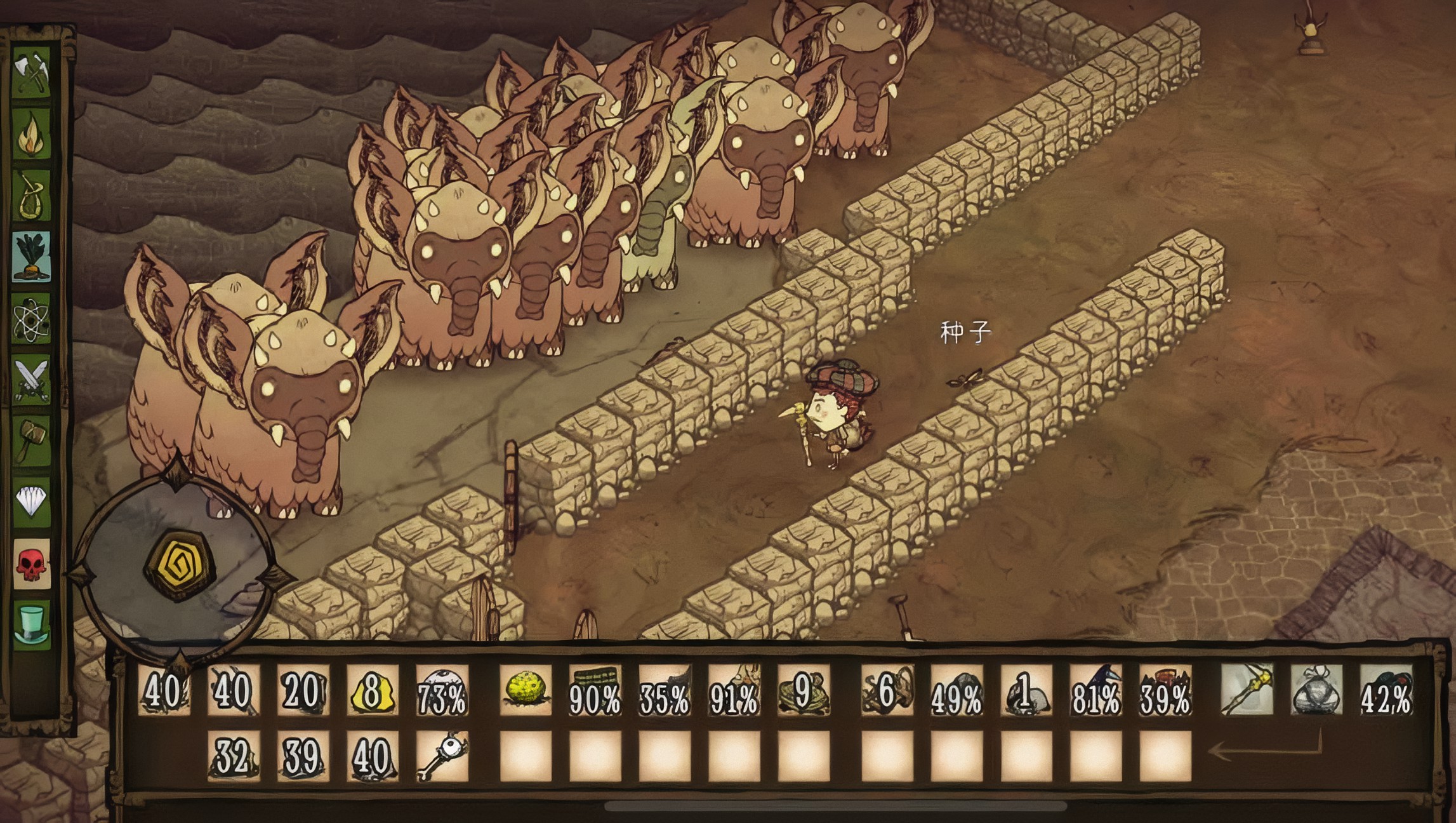Switch to the Food farming tab

[32, 256]
